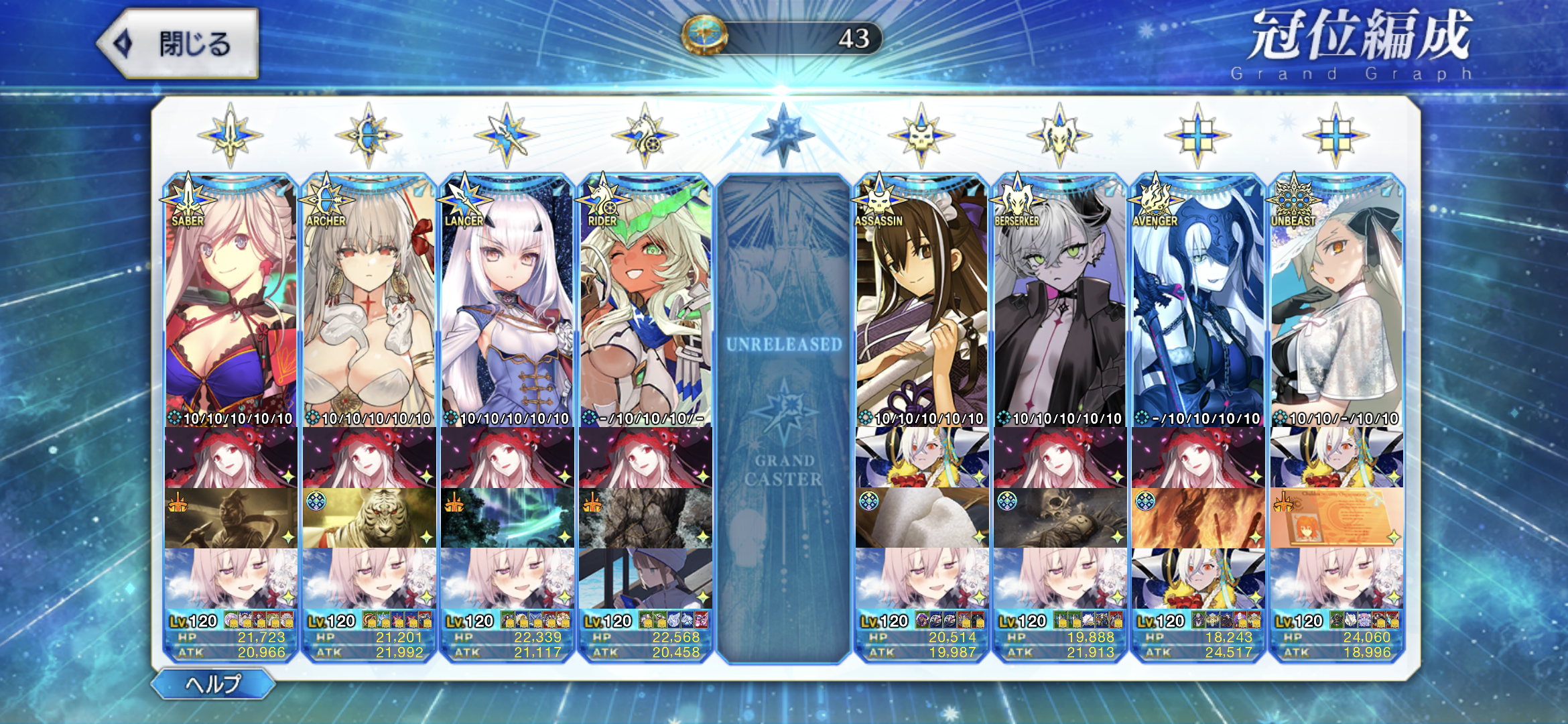
Task: Choose the Archer servant card
Action: 369,302
